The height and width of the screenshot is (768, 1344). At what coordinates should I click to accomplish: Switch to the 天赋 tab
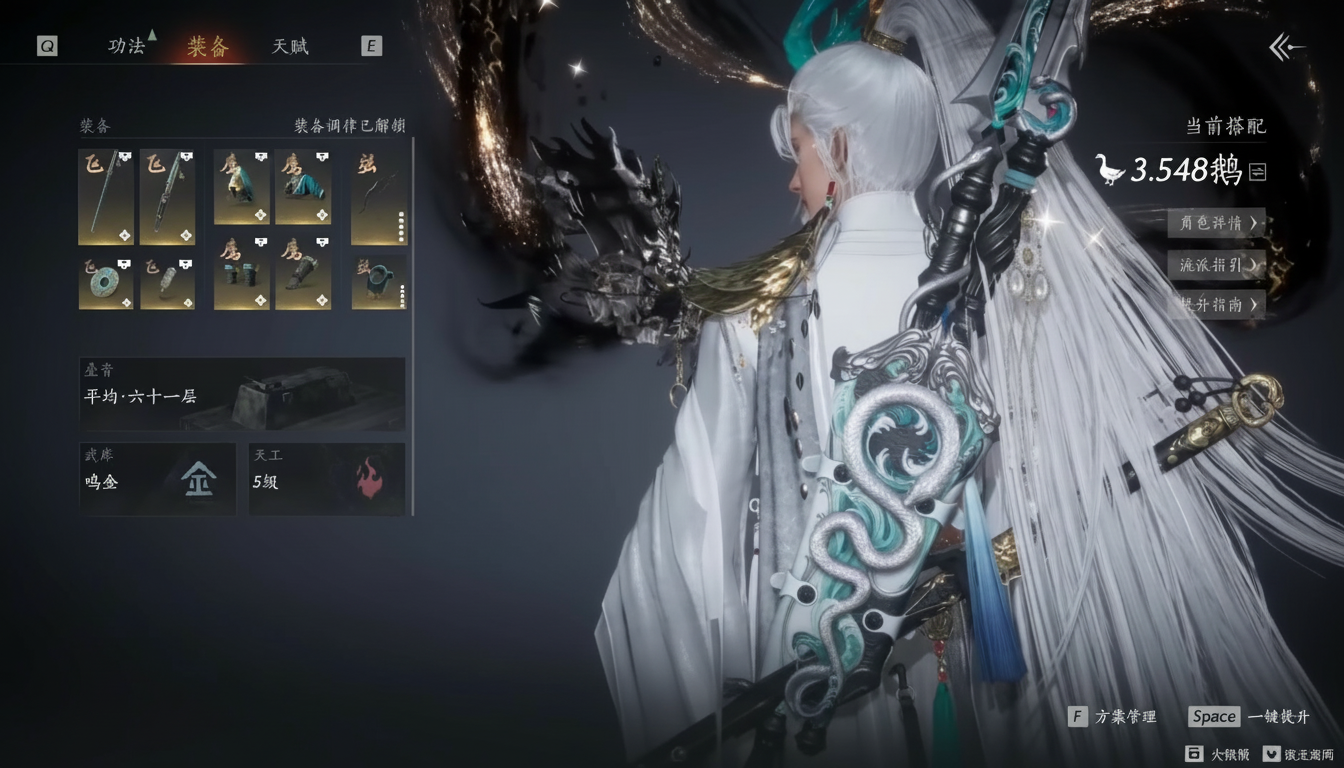pos(289,46)
